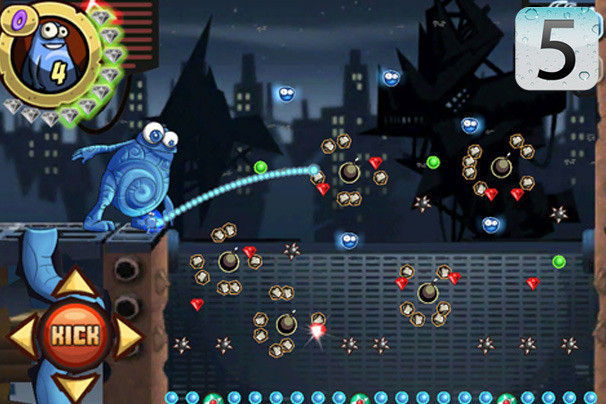Tap the red KICK button

(x=75, y=335)
